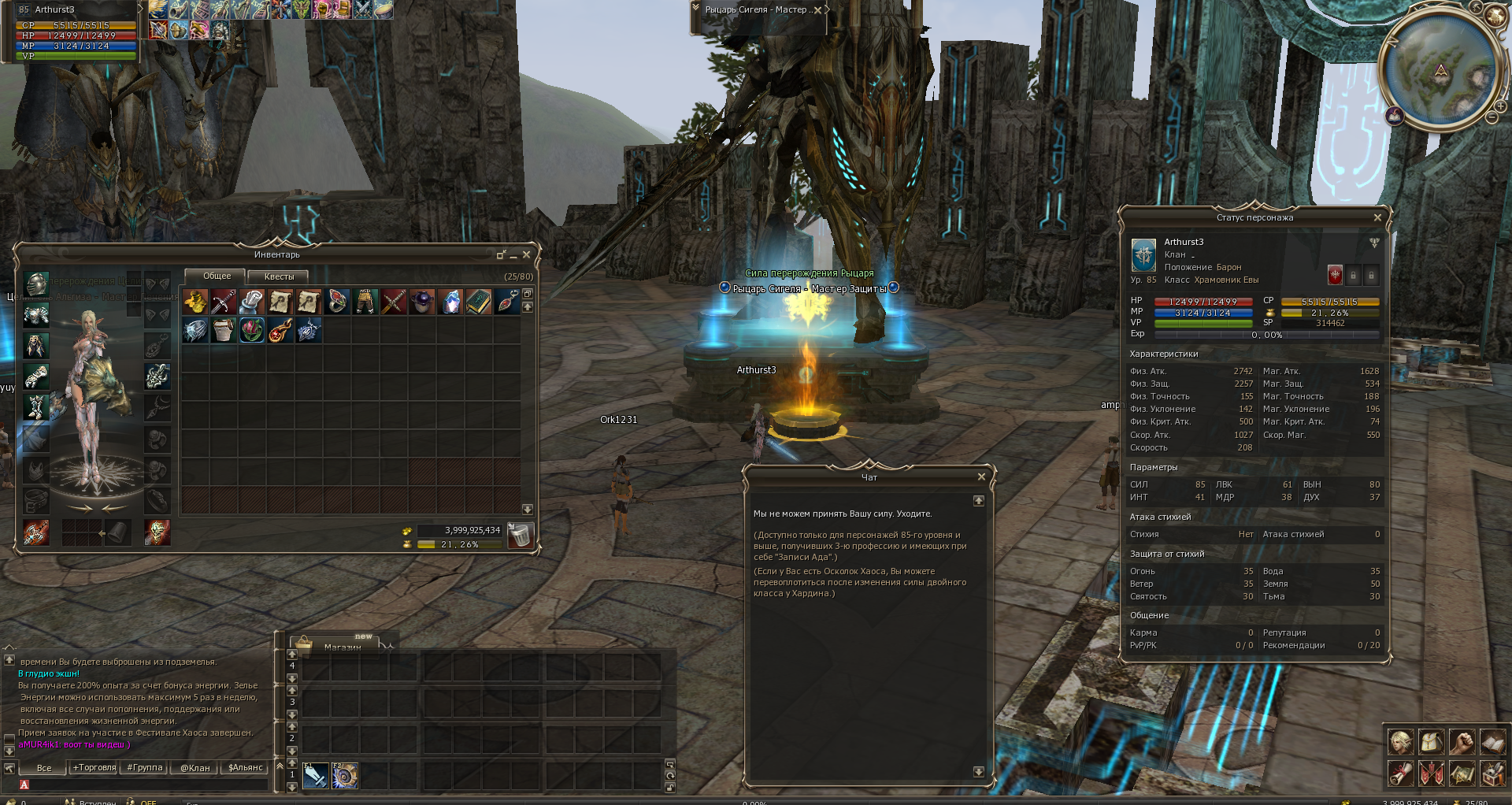This screenshot has height=805, width=1512.
Task: Click the equipped helmet slot
Action: (x=36, y=284)
